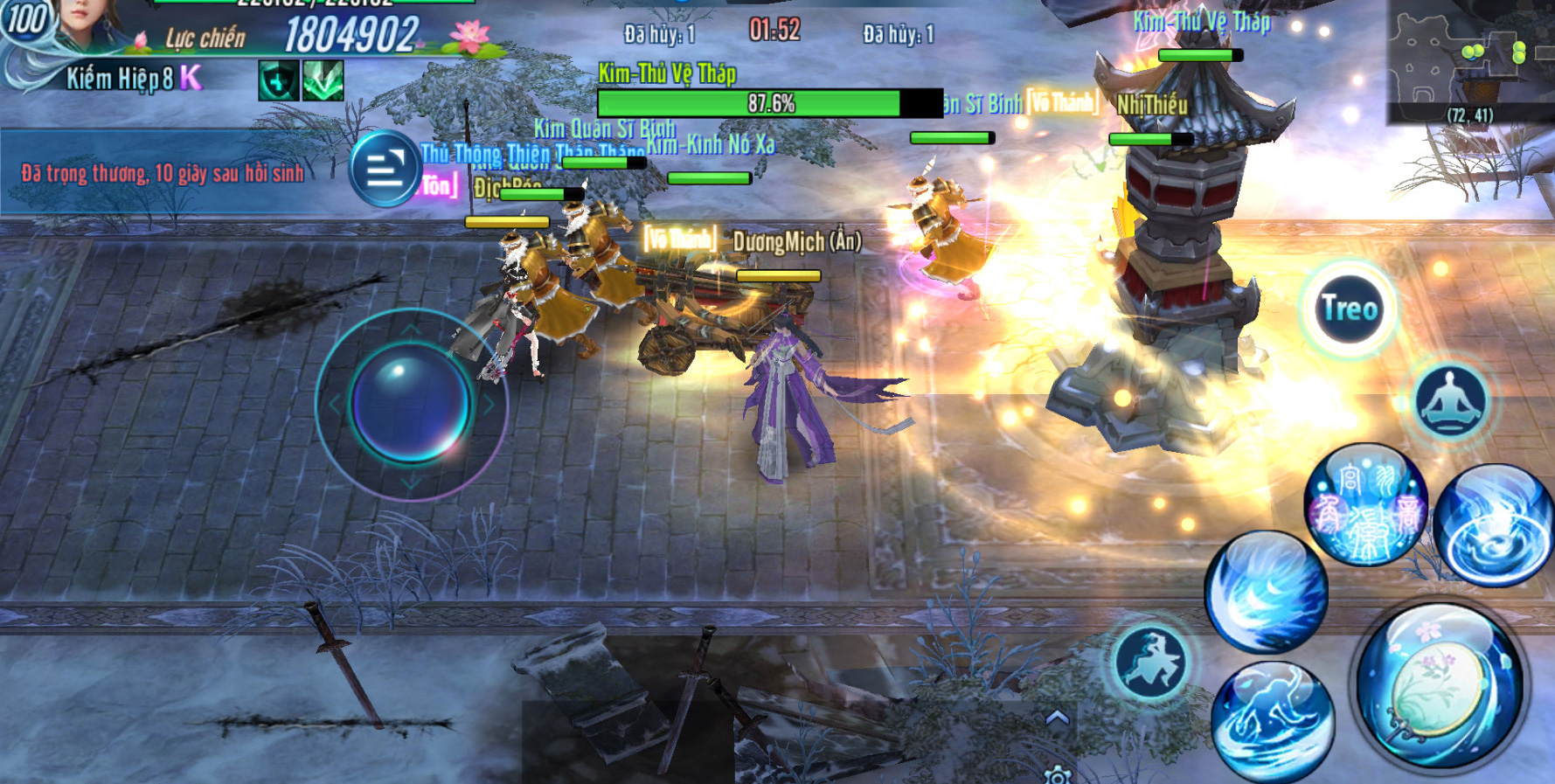Screen dimensions: 1555x784
Task: Toggle the Treo auto-play button
Action: click(1350, 309)
